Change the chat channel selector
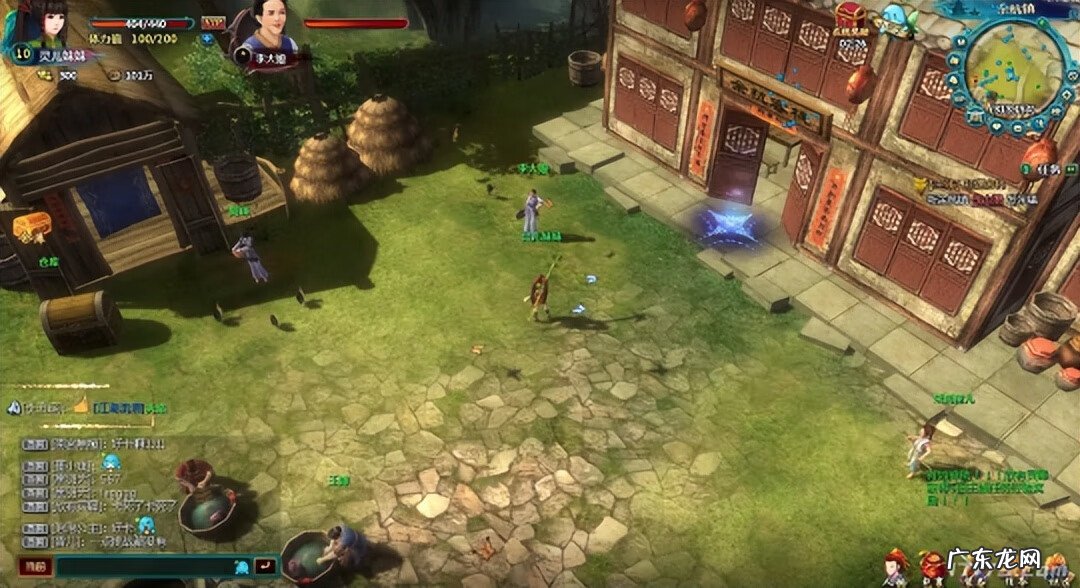Screen dimensions: 1080x588 tap(36, 566)
